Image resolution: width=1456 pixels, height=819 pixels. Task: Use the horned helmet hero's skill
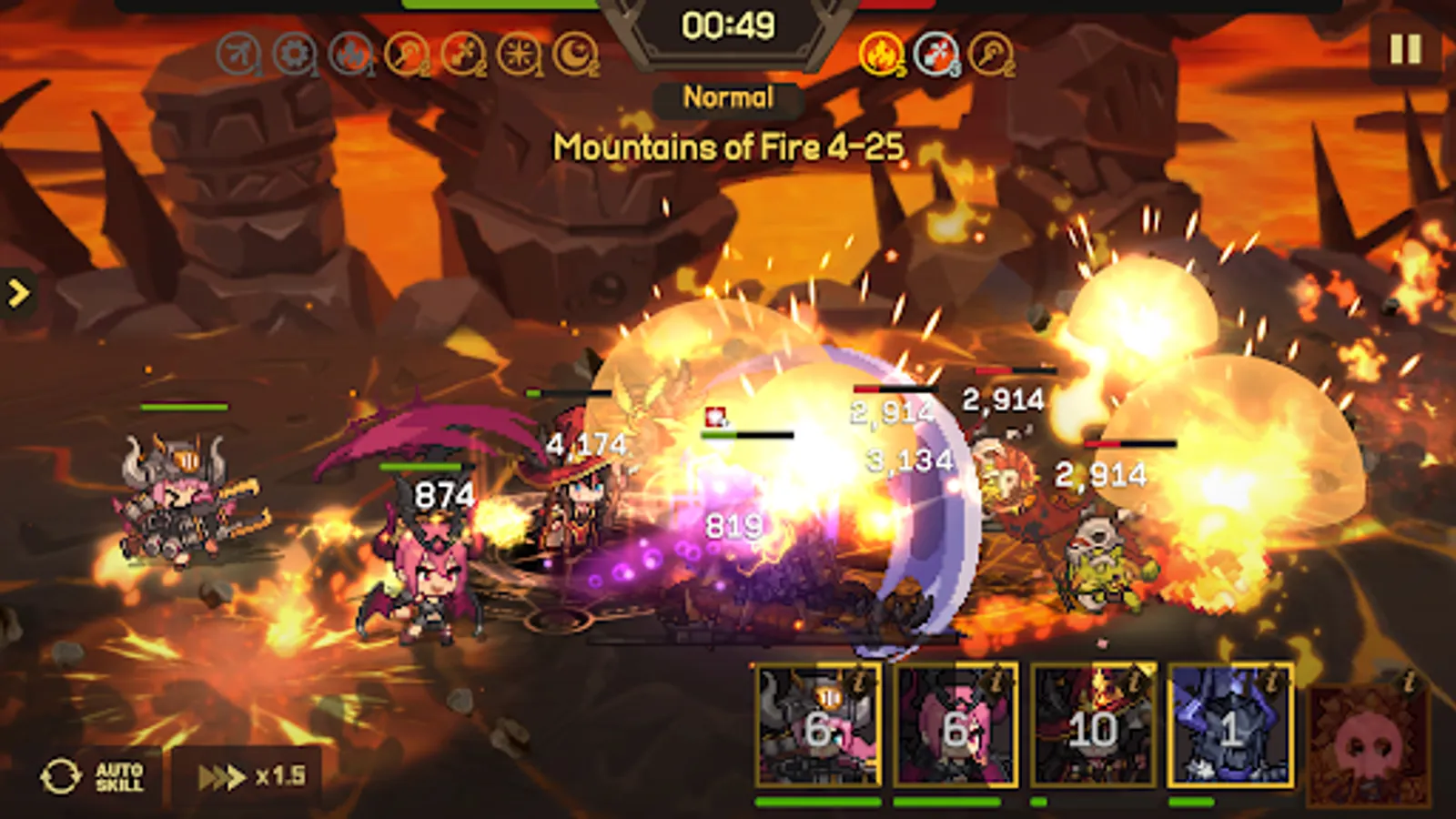pos(817,725)
